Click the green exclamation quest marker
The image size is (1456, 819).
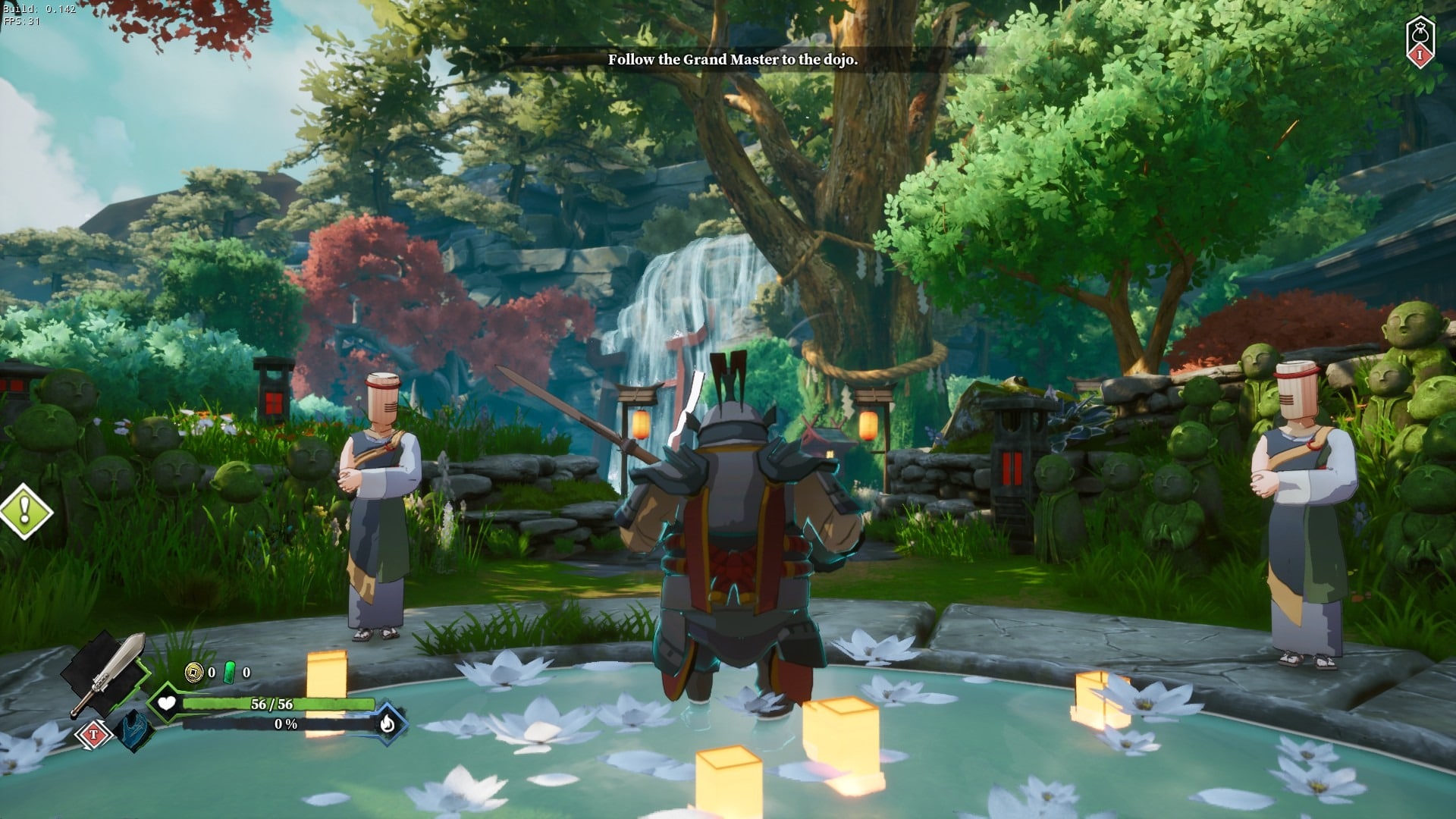pyautogui.click(x=25, y=512)
